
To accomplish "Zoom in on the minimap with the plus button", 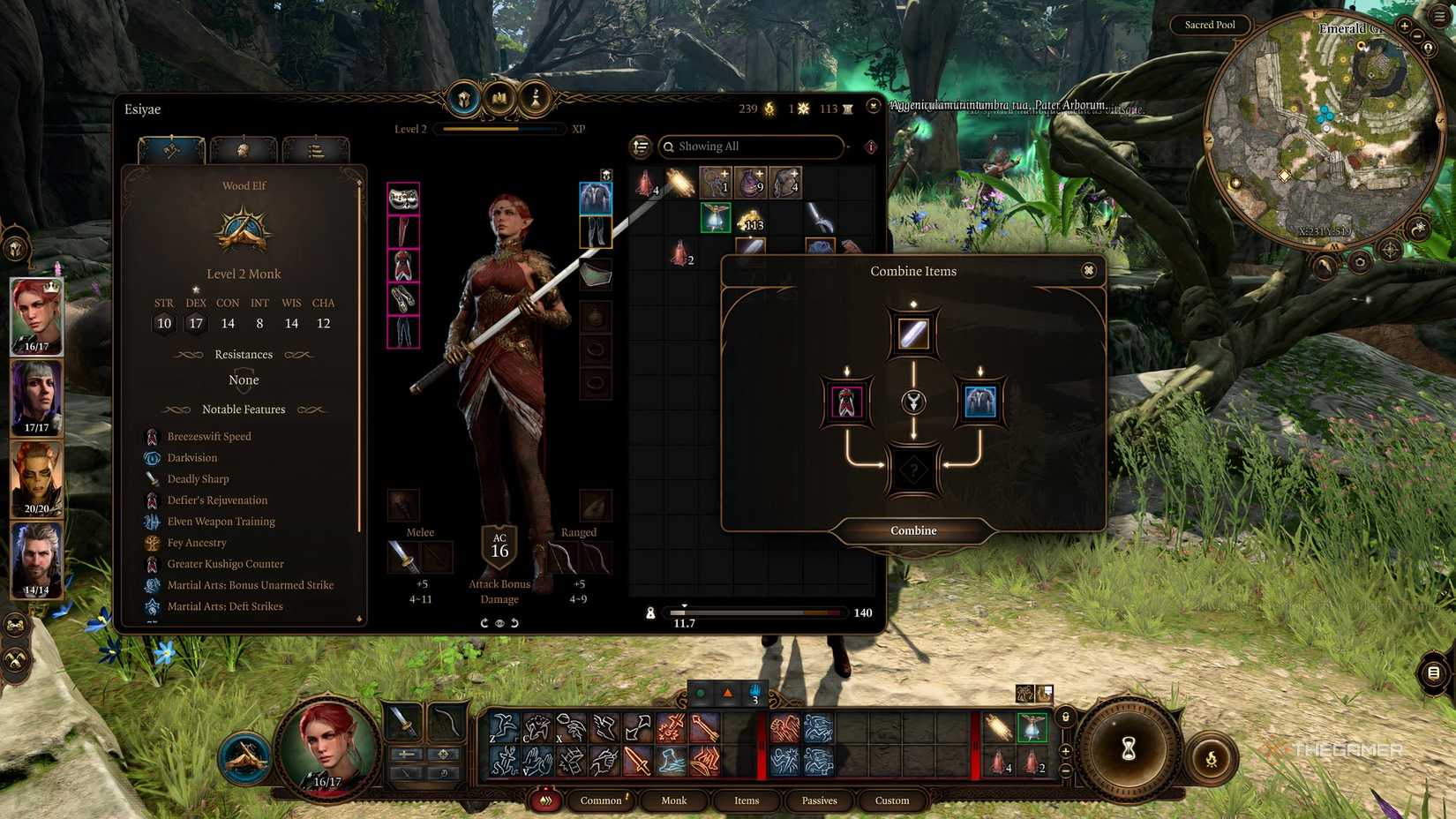I will coord(1405,26).
